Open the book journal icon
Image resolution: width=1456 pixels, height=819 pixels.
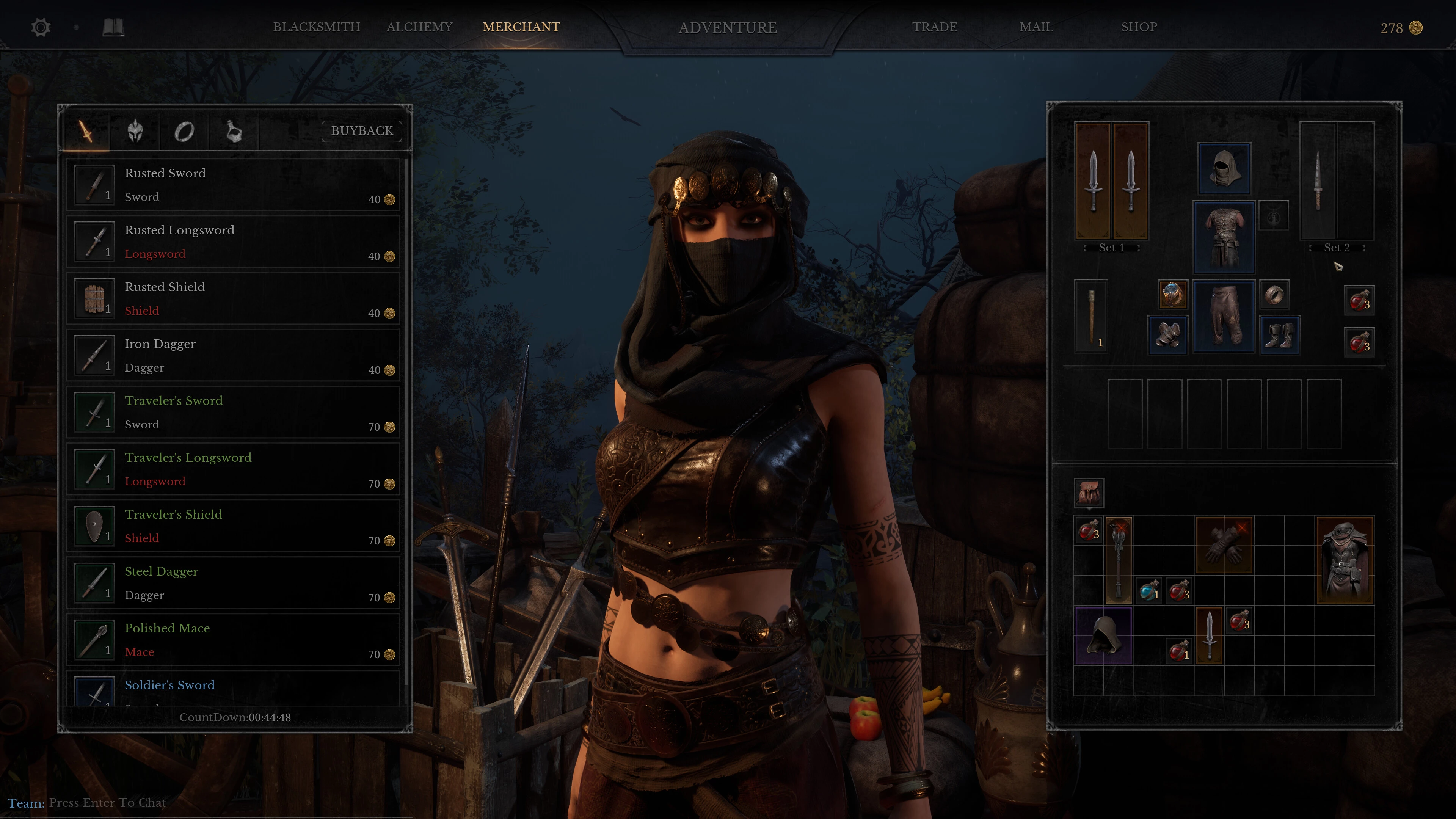pos(113,27)
